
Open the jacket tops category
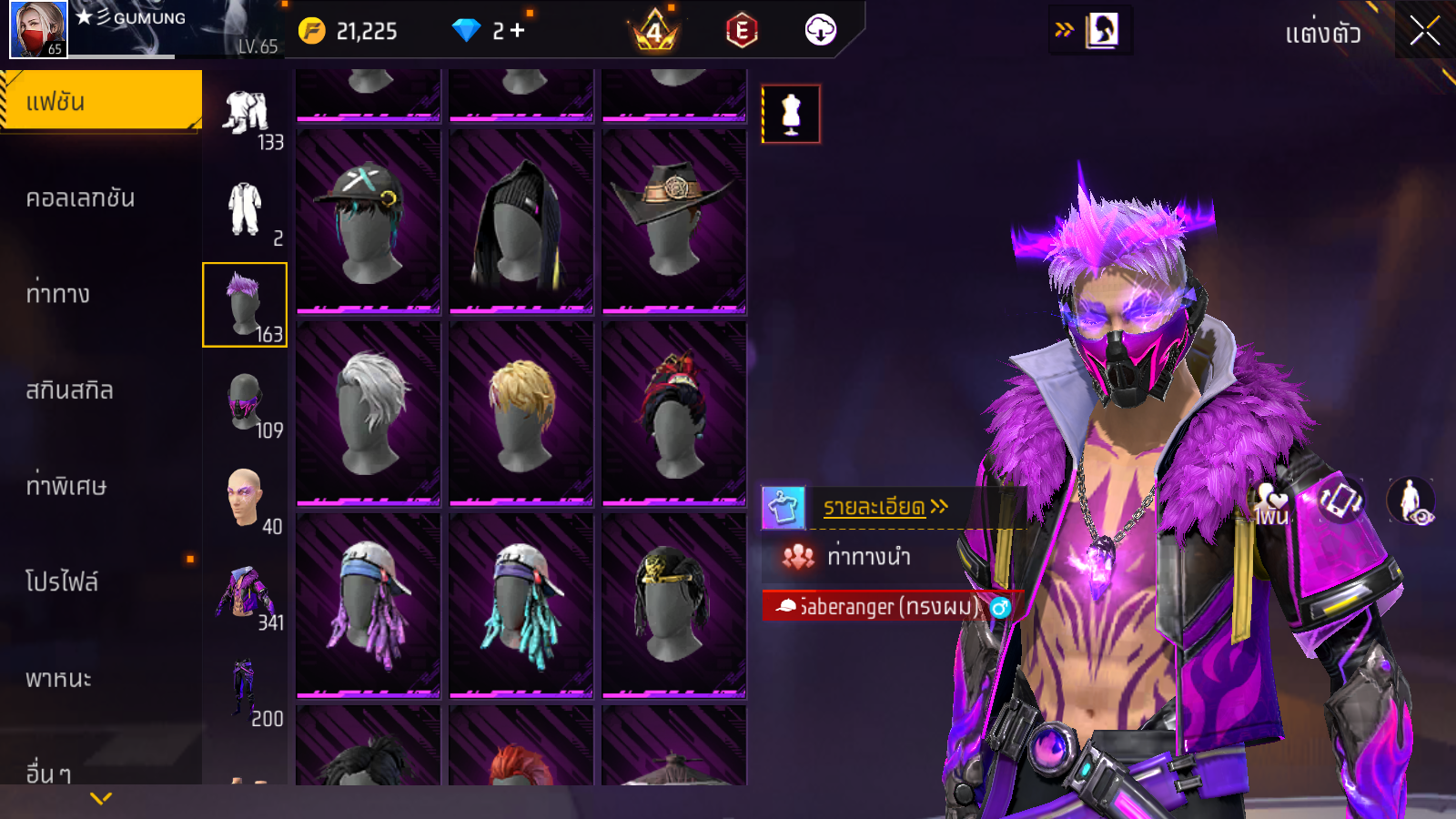coord(244,593)
